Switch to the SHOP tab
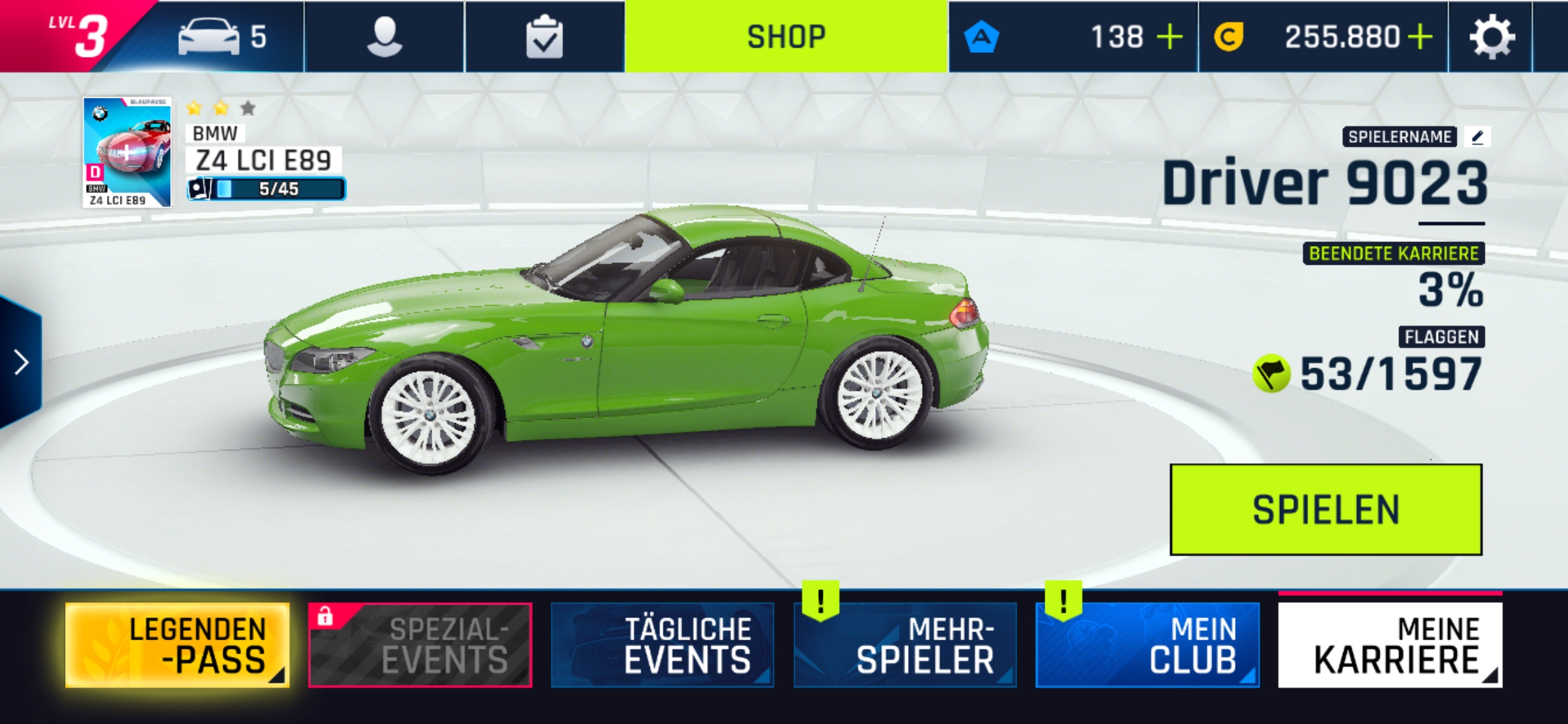Image resolution: width=1568 pixels, height=724 pixels. (785, 37)
